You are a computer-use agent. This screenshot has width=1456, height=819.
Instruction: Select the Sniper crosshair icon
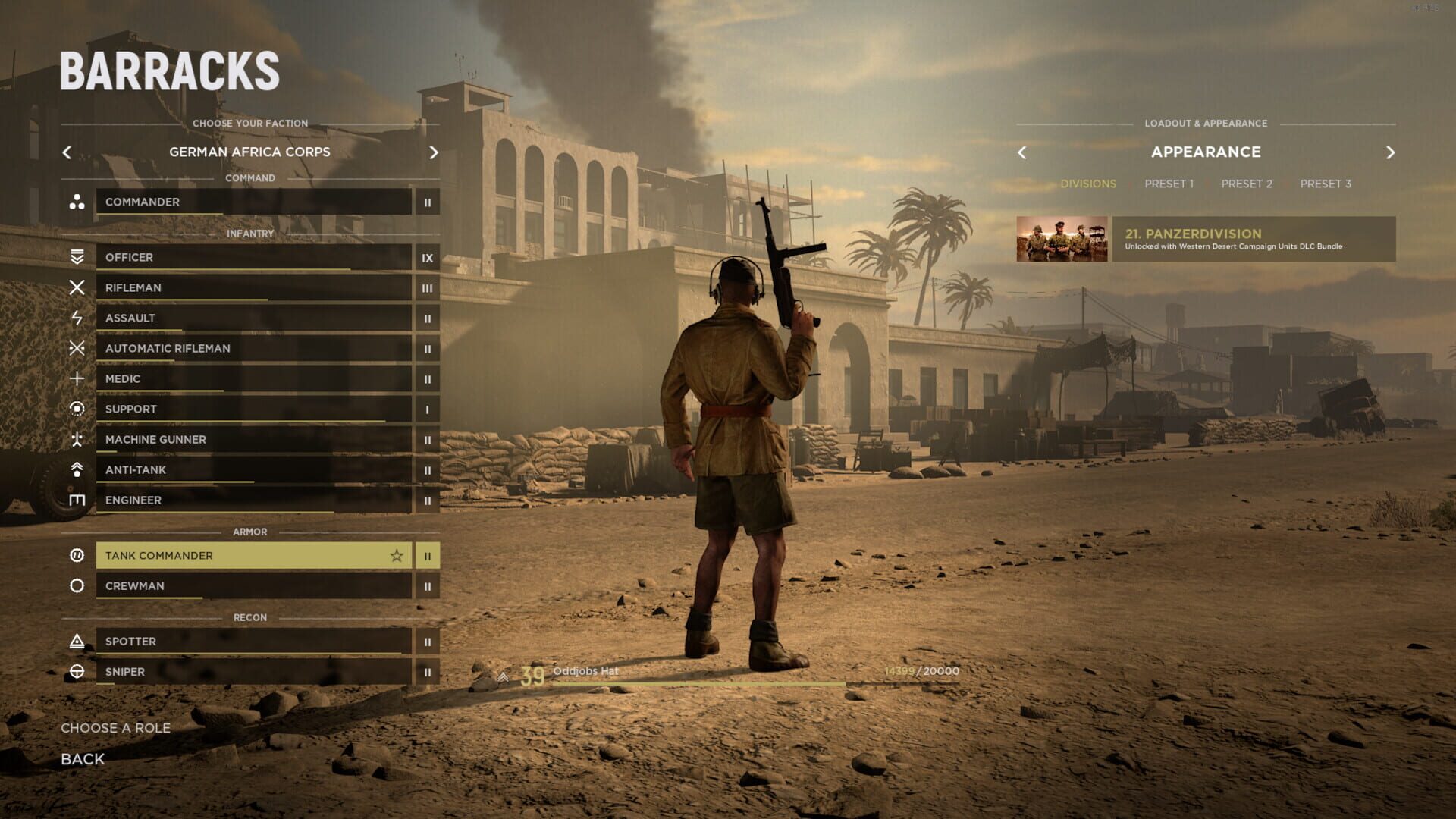coord(78,672)
